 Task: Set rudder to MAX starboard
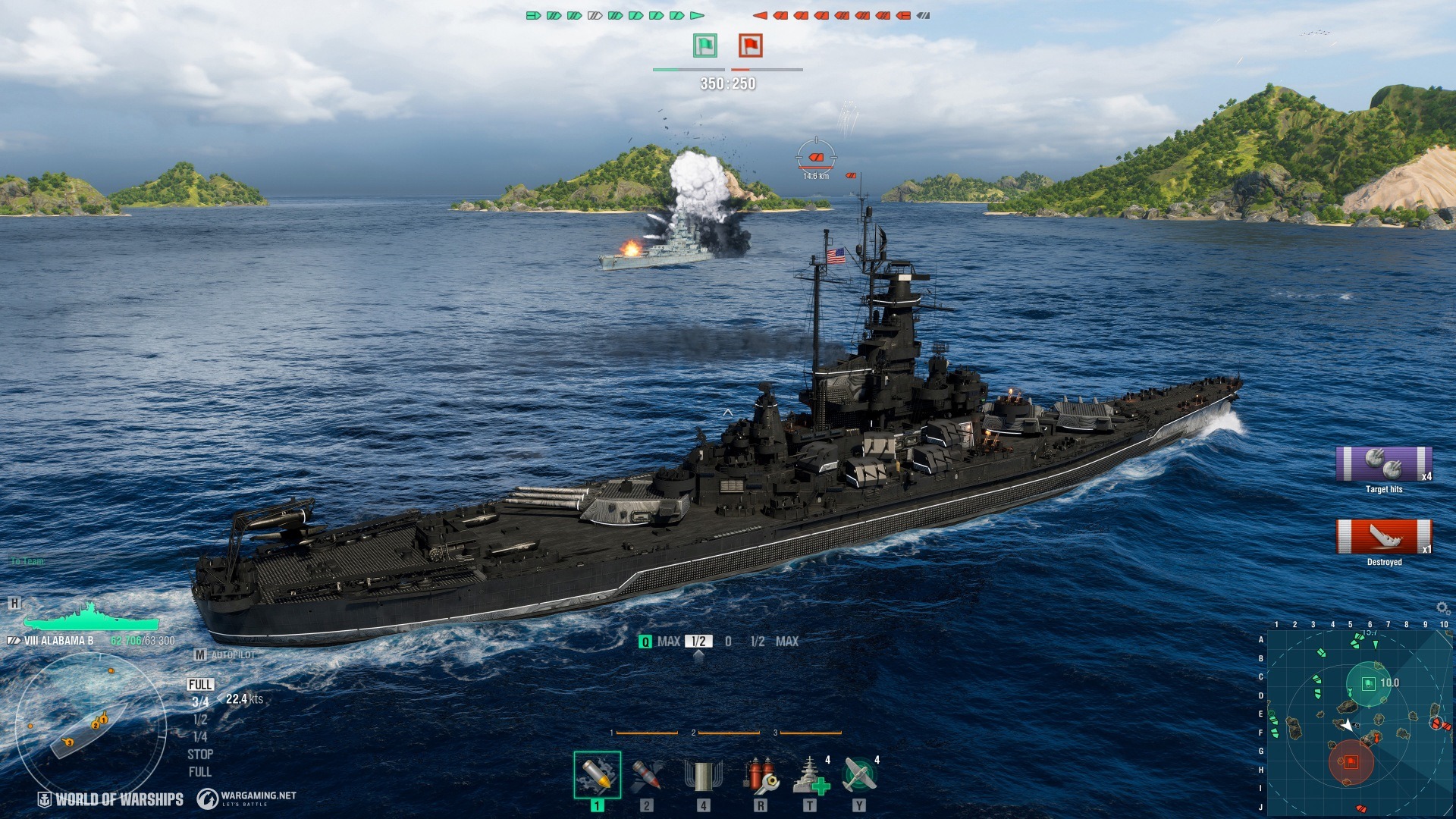tap(786, 642)
